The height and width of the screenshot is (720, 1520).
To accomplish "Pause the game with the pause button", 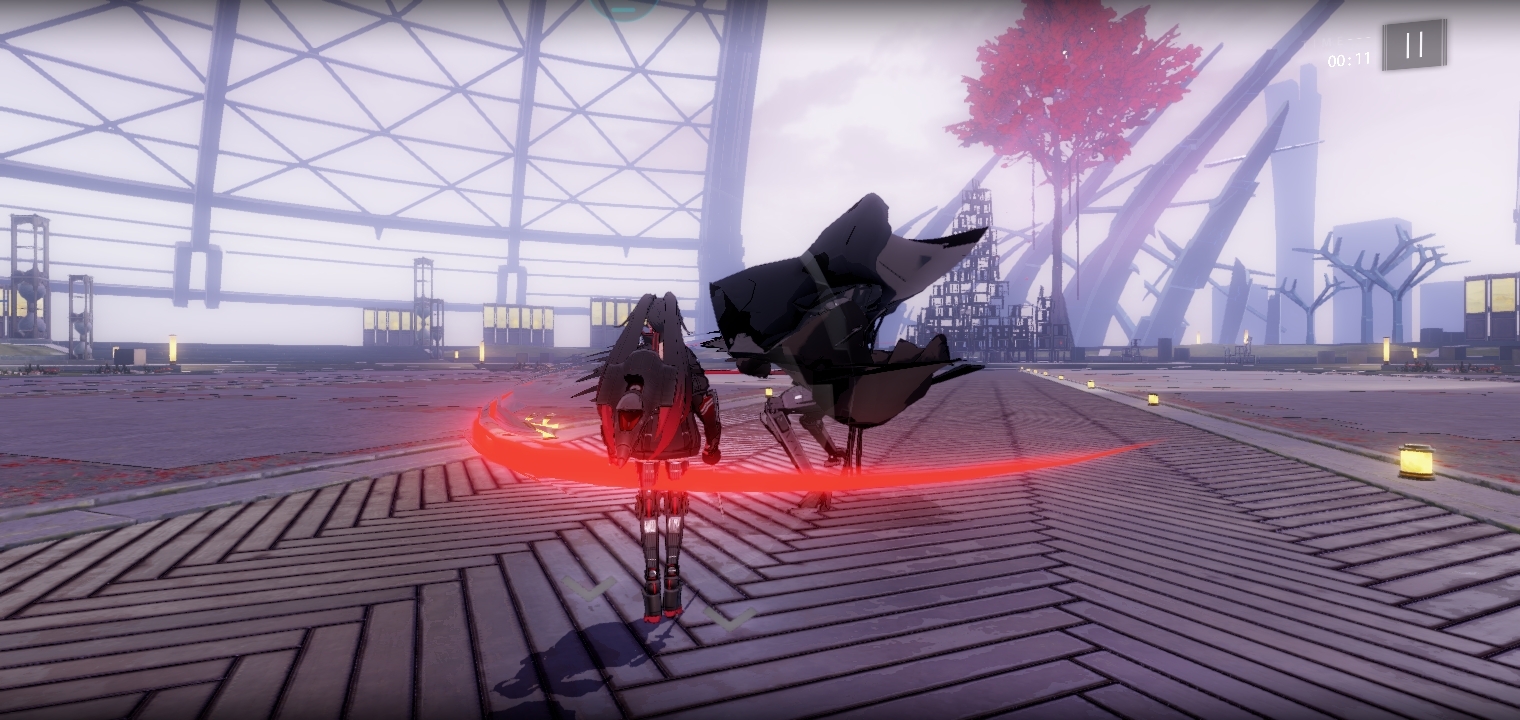I will click(1414, 45).
